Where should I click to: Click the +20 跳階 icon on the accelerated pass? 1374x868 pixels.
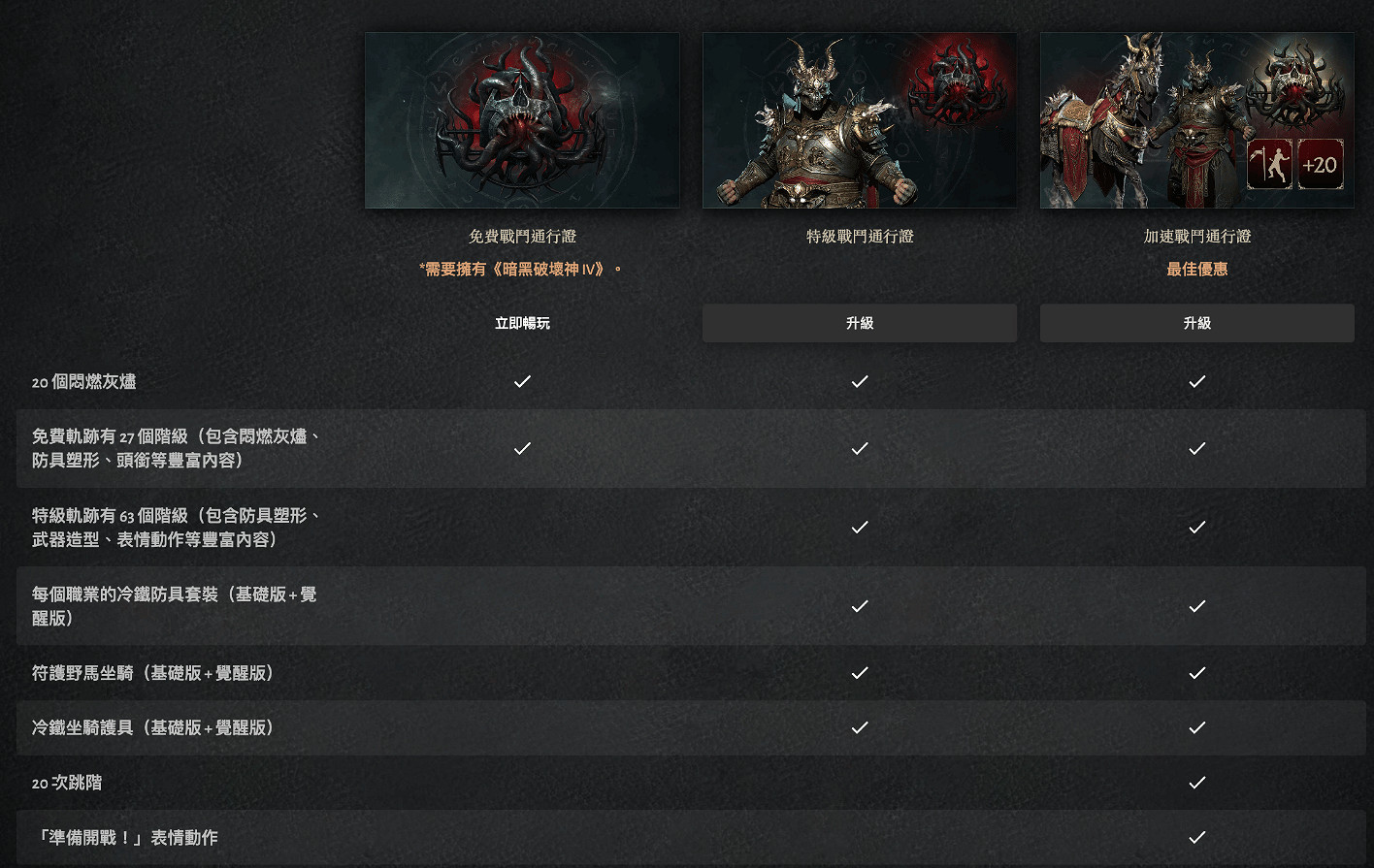coord(1323,165)
